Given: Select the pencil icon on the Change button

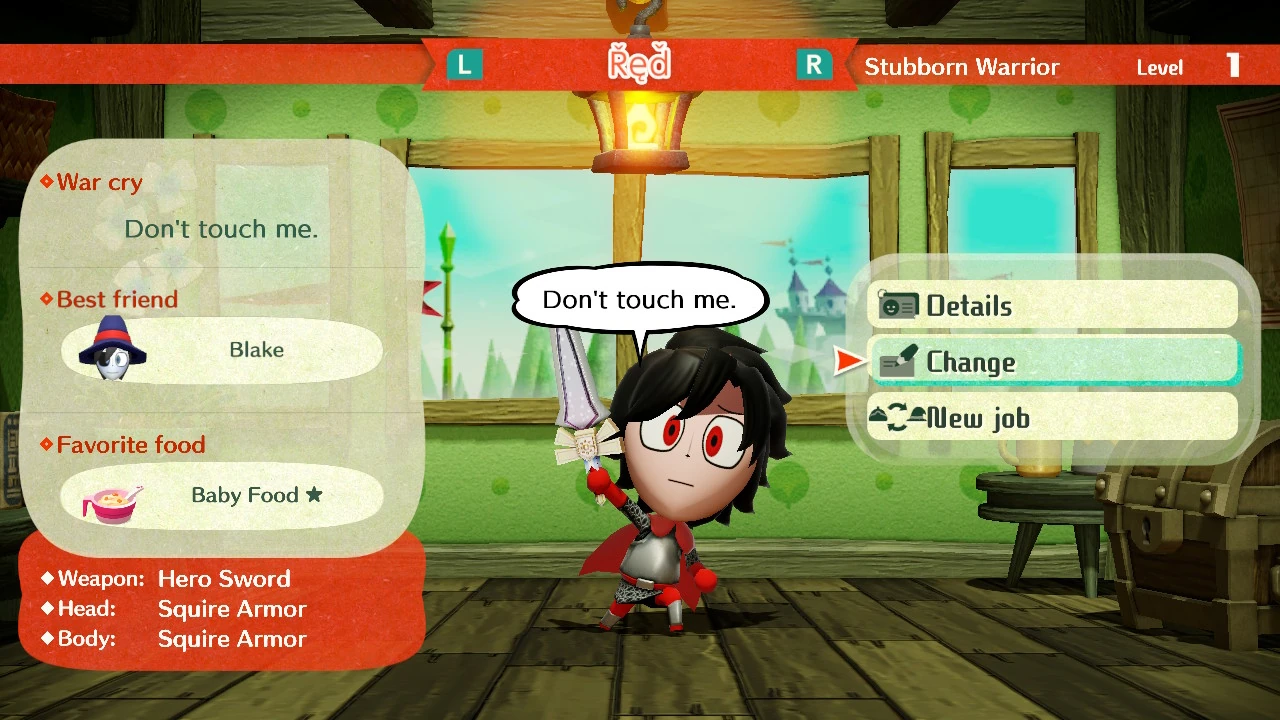Looking at the screenshot, I should [x=897, y=362].
